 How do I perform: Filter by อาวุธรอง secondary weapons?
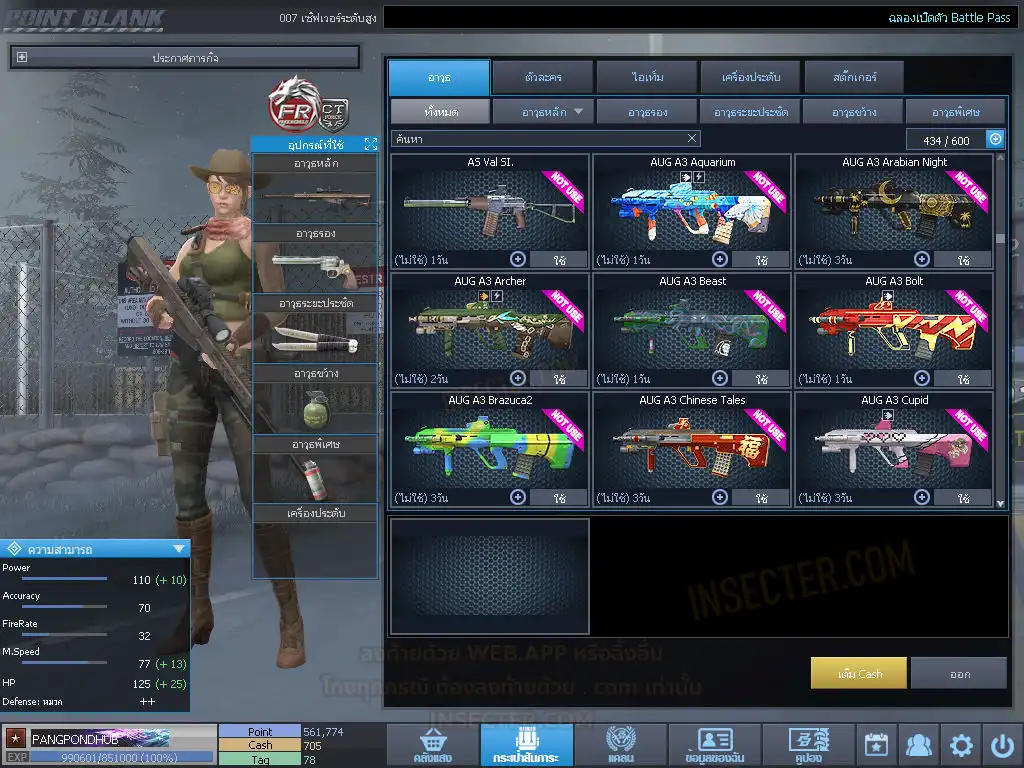[647, 112]
